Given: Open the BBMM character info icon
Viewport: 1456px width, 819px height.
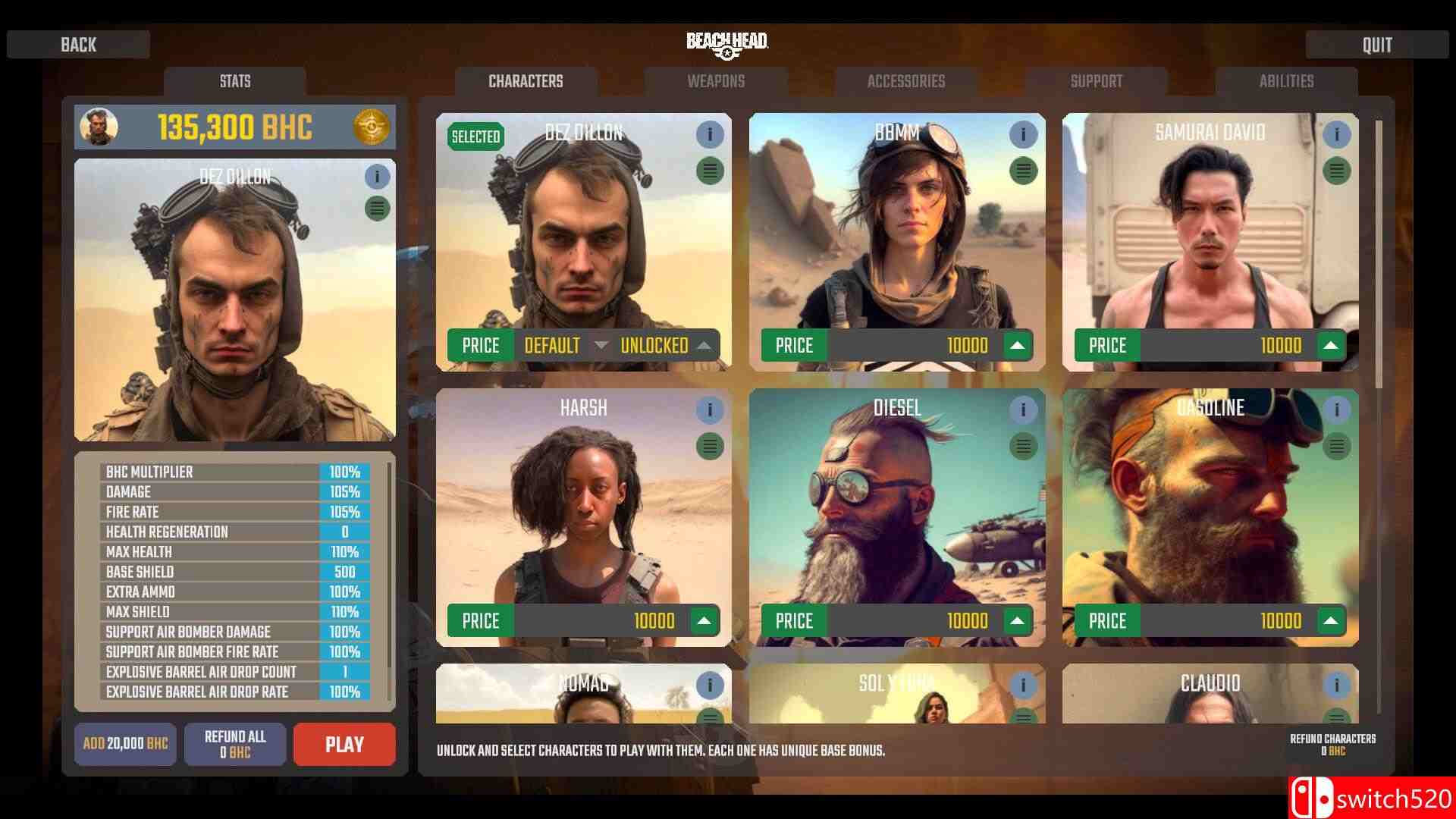Looking at the screenshot, I should (x=1023, y=134).
